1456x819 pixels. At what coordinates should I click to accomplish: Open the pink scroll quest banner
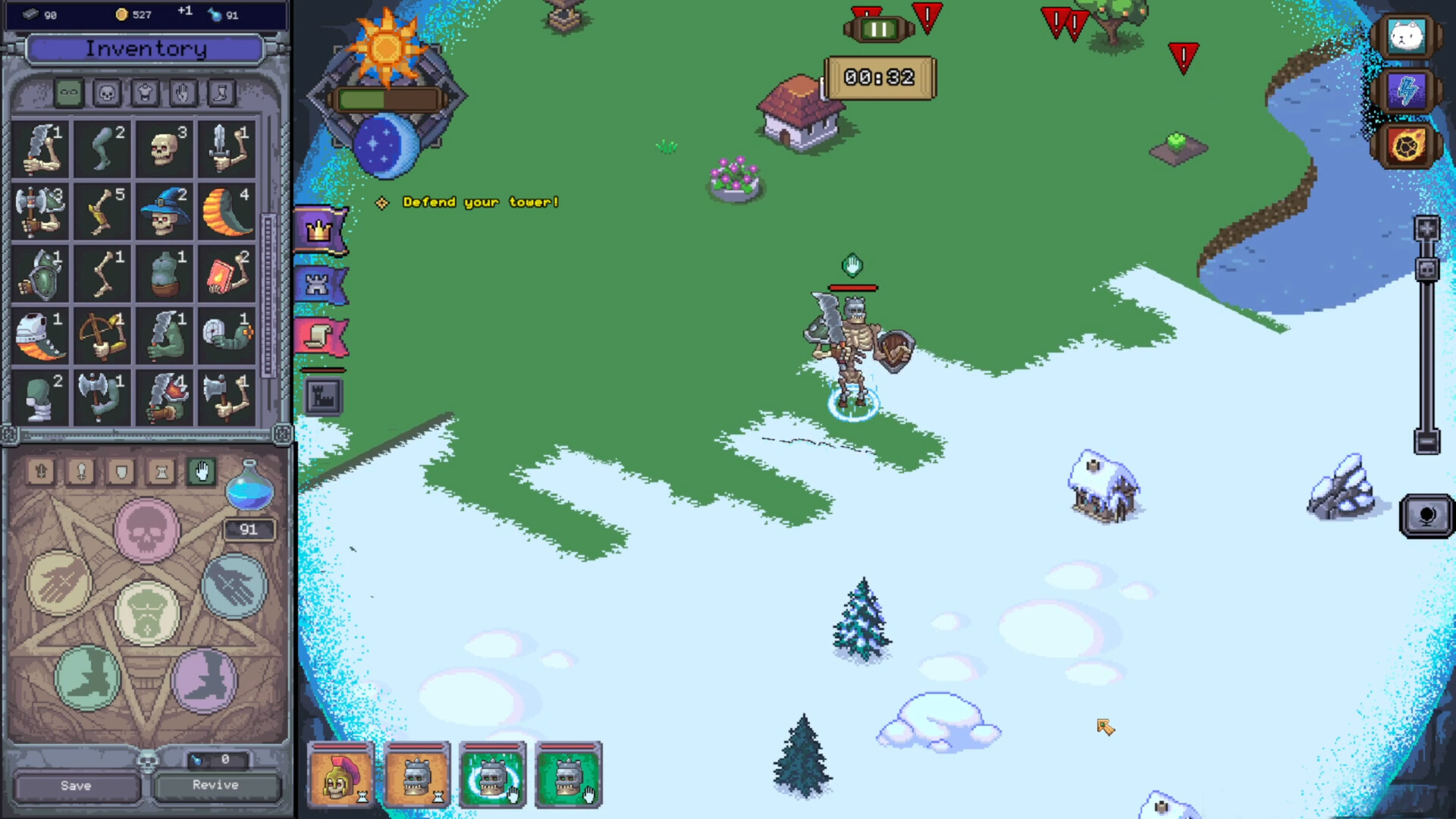coord(322,336)
